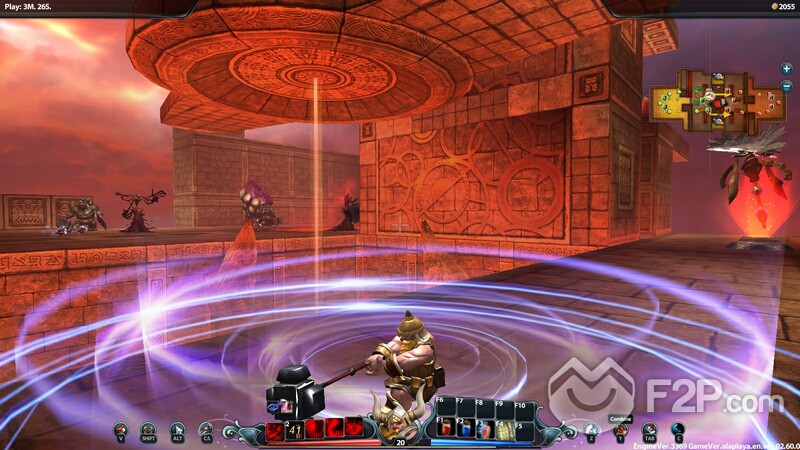Click the HUD icon labeled TAB
This screenshot has height=450, width=800.
point(650,430)
